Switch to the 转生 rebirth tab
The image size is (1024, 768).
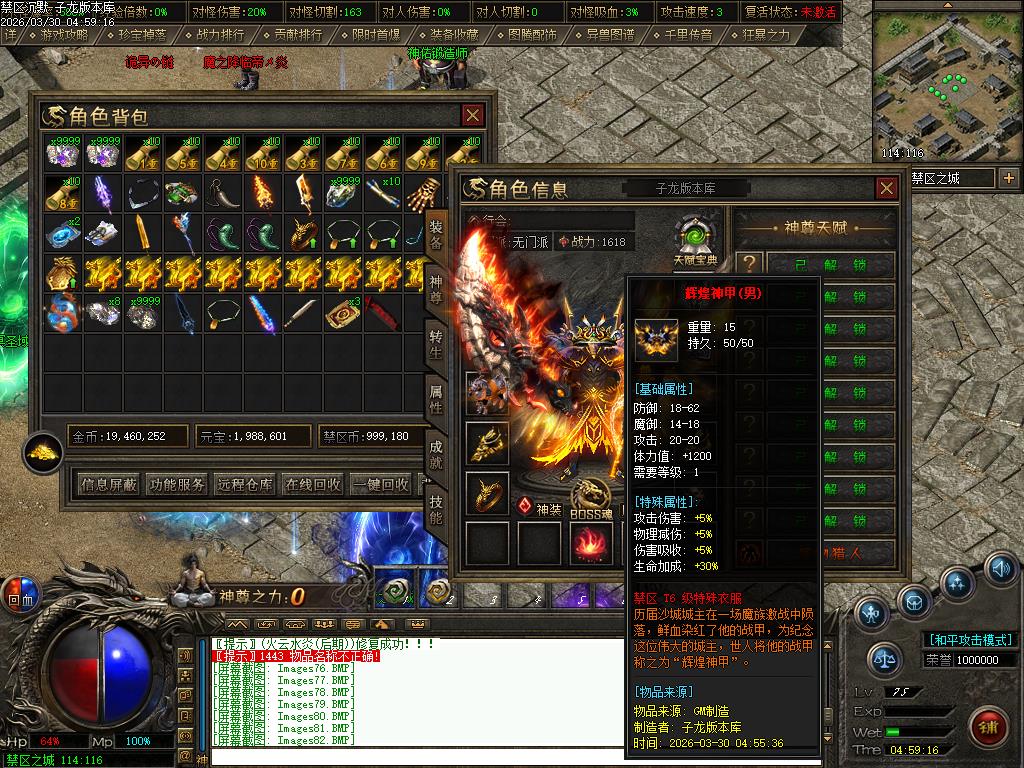point(436,341)
